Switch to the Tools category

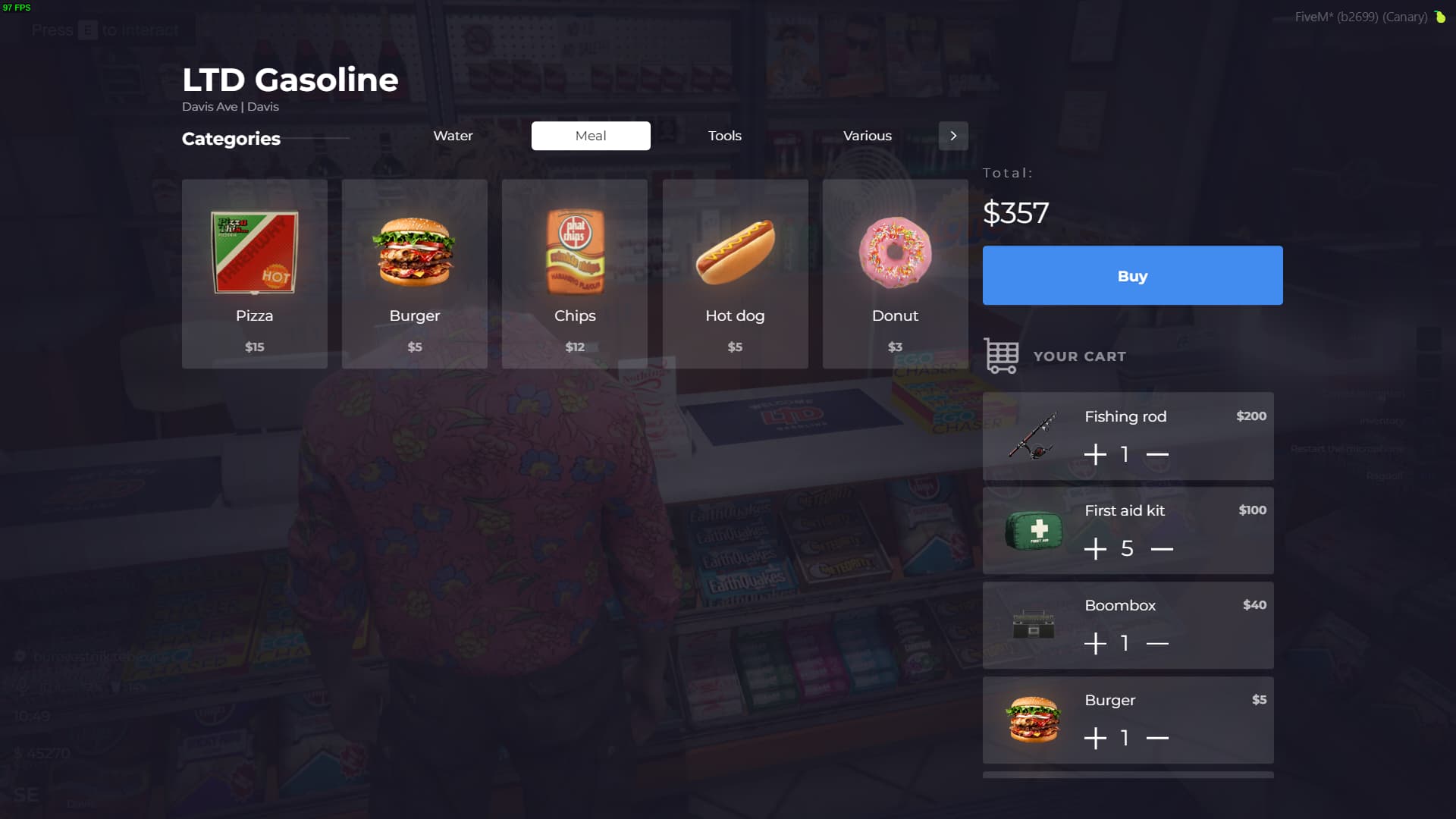coord(724,136)
